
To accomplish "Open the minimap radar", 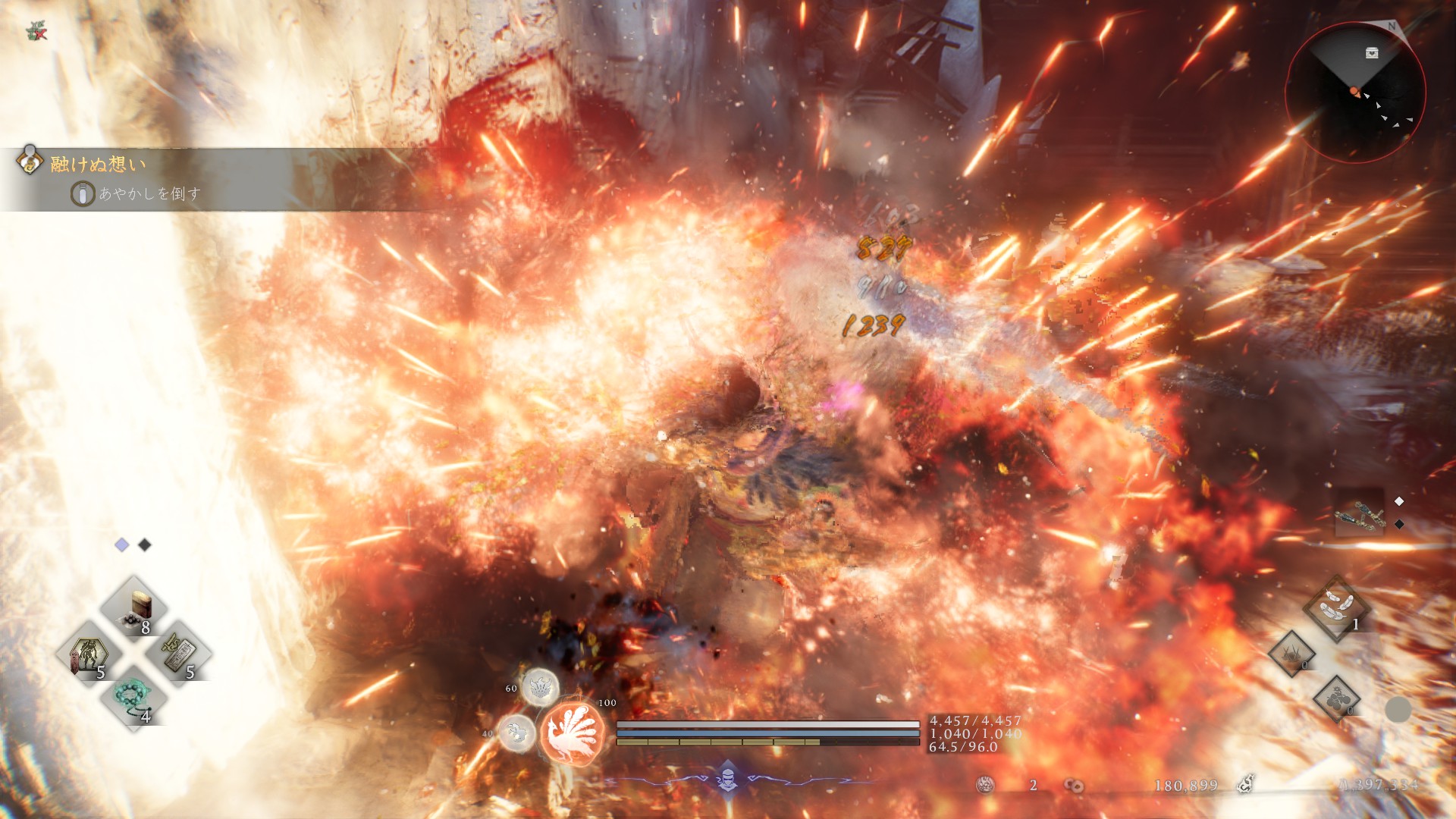I will point(1355,93).
